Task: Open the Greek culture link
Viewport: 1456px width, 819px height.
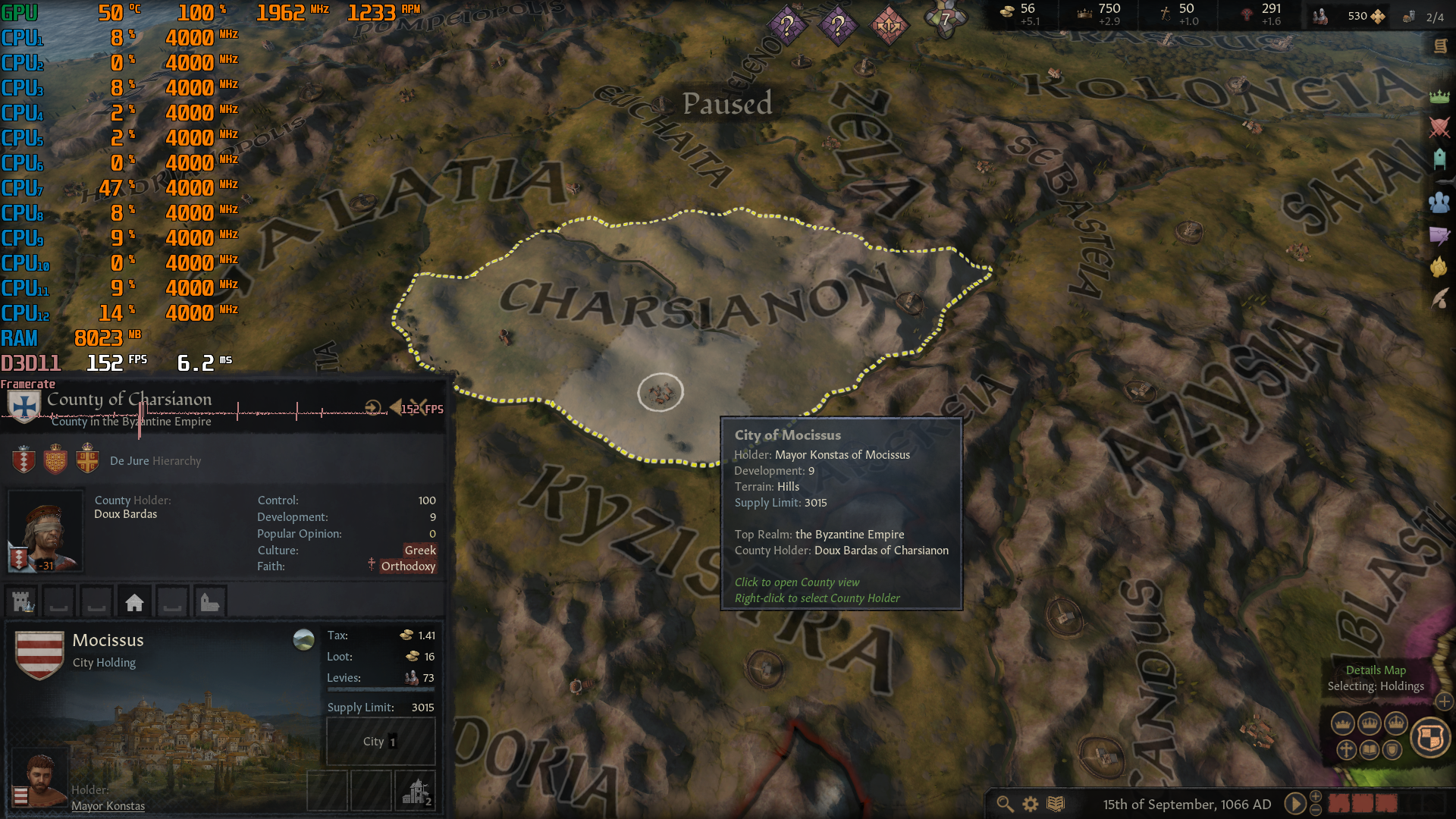Action: [x=420, y=550]
